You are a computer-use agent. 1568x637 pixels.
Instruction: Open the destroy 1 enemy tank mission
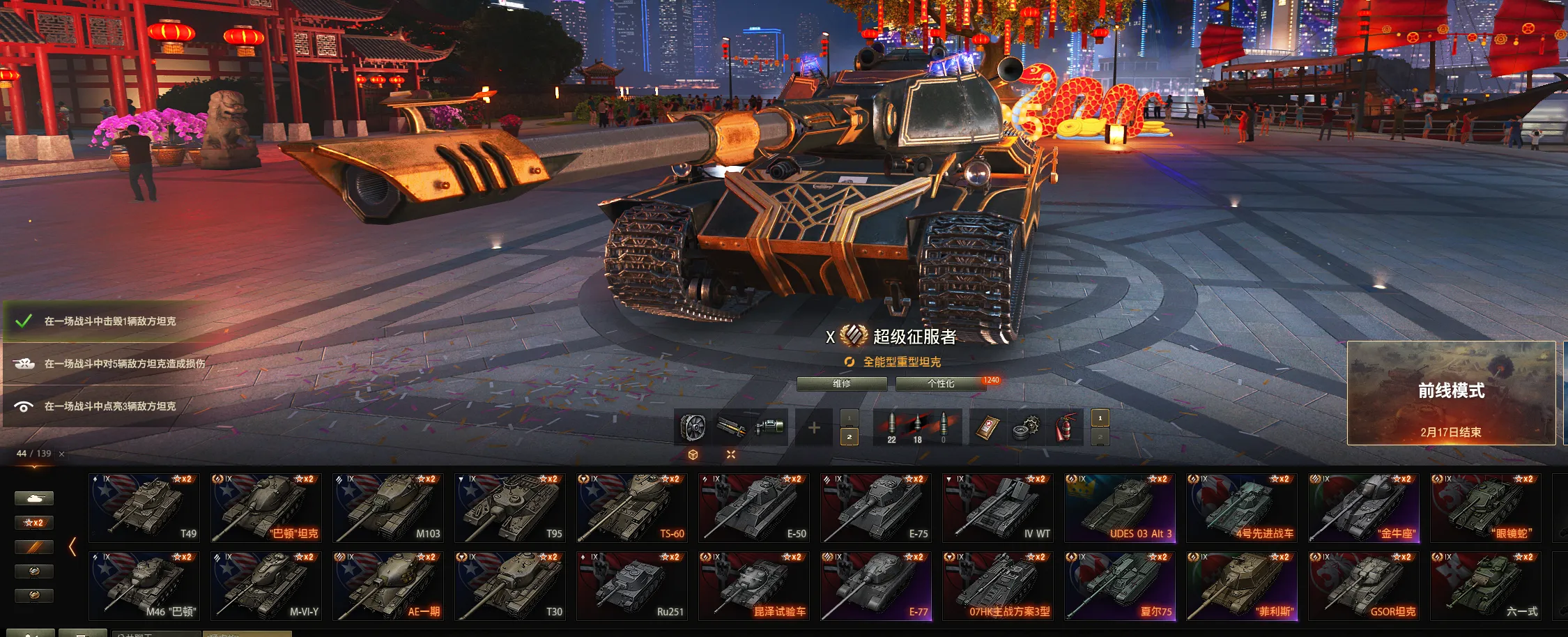click(110, 321)
